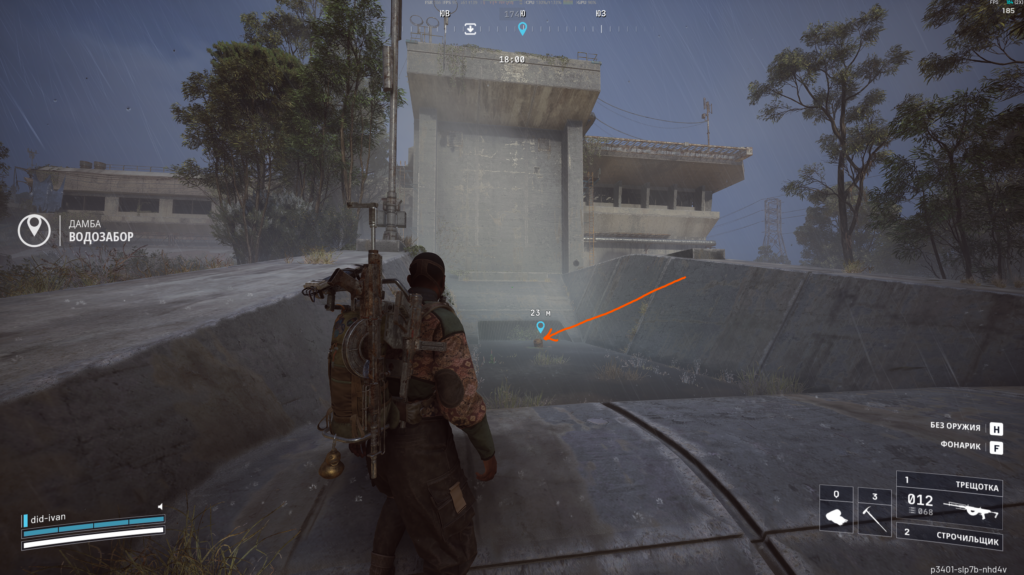Click the download box icon on the compass
This screenshot has height=575, width=1024.
[x=471, y=29]
